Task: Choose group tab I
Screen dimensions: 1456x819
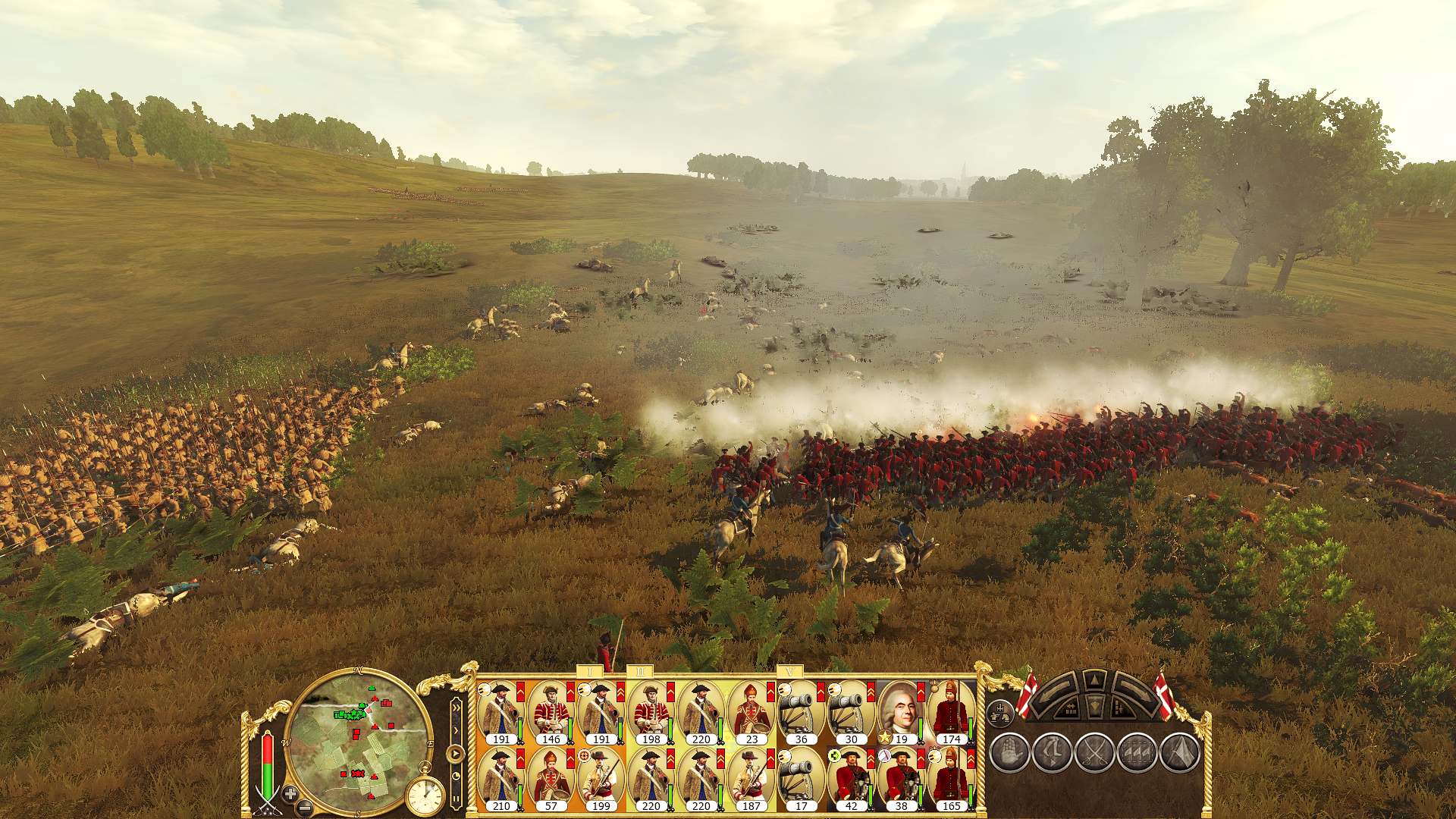Action: (x=590, y=672)
